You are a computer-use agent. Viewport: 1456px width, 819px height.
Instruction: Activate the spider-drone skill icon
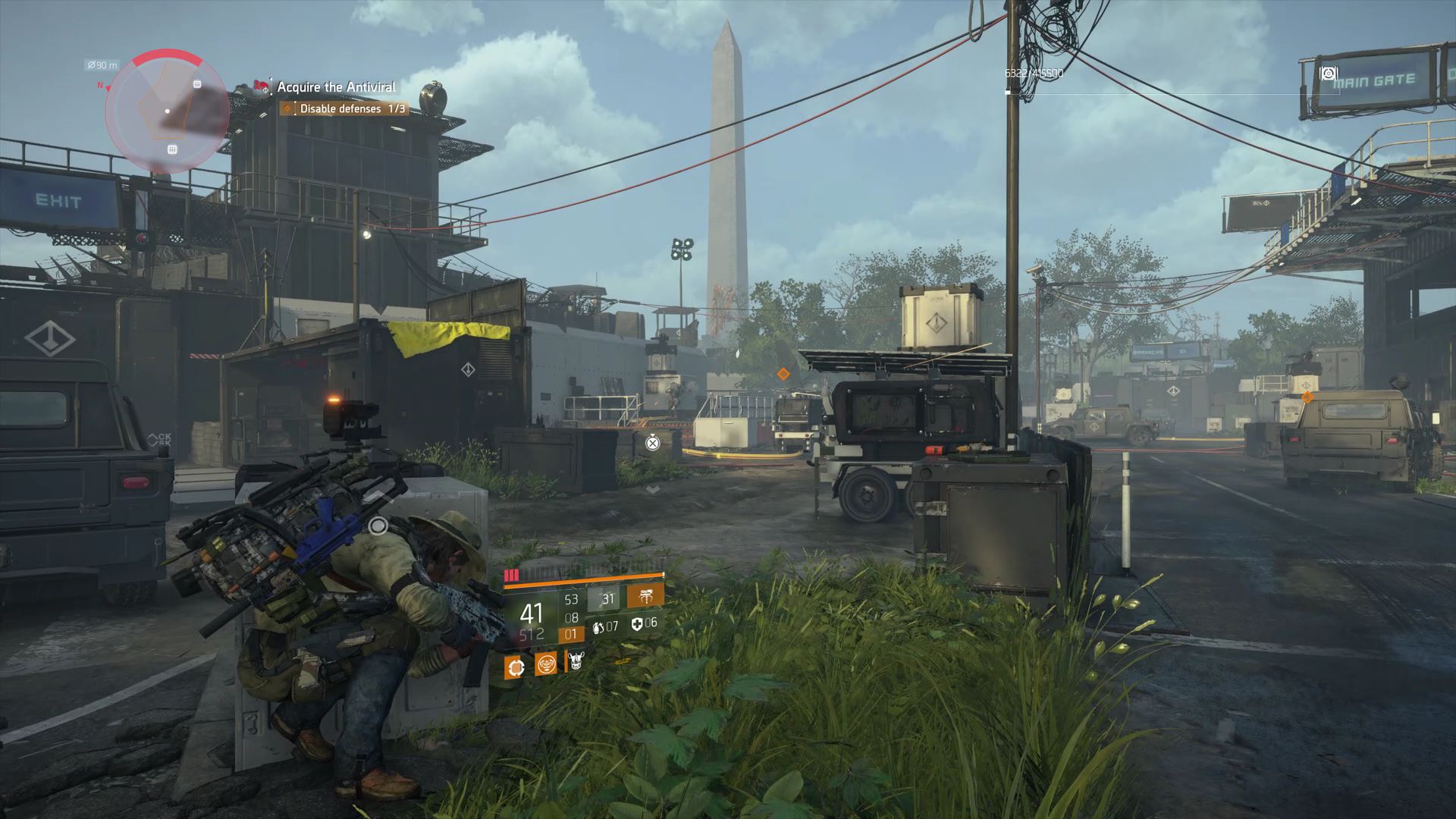645,597
